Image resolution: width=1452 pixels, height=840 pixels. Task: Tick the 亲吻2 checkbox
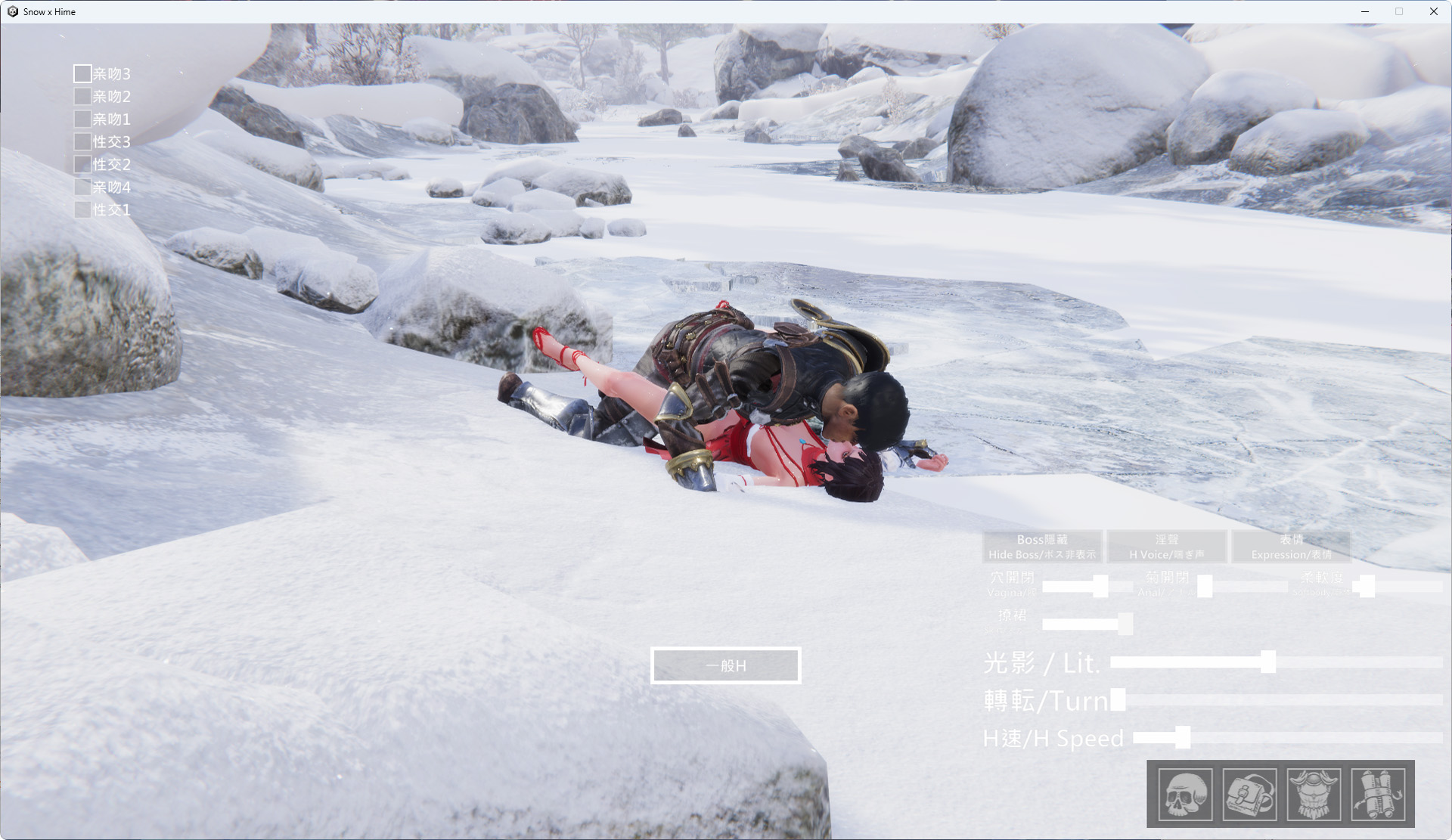pyautogui.click(x=82, y=96)
